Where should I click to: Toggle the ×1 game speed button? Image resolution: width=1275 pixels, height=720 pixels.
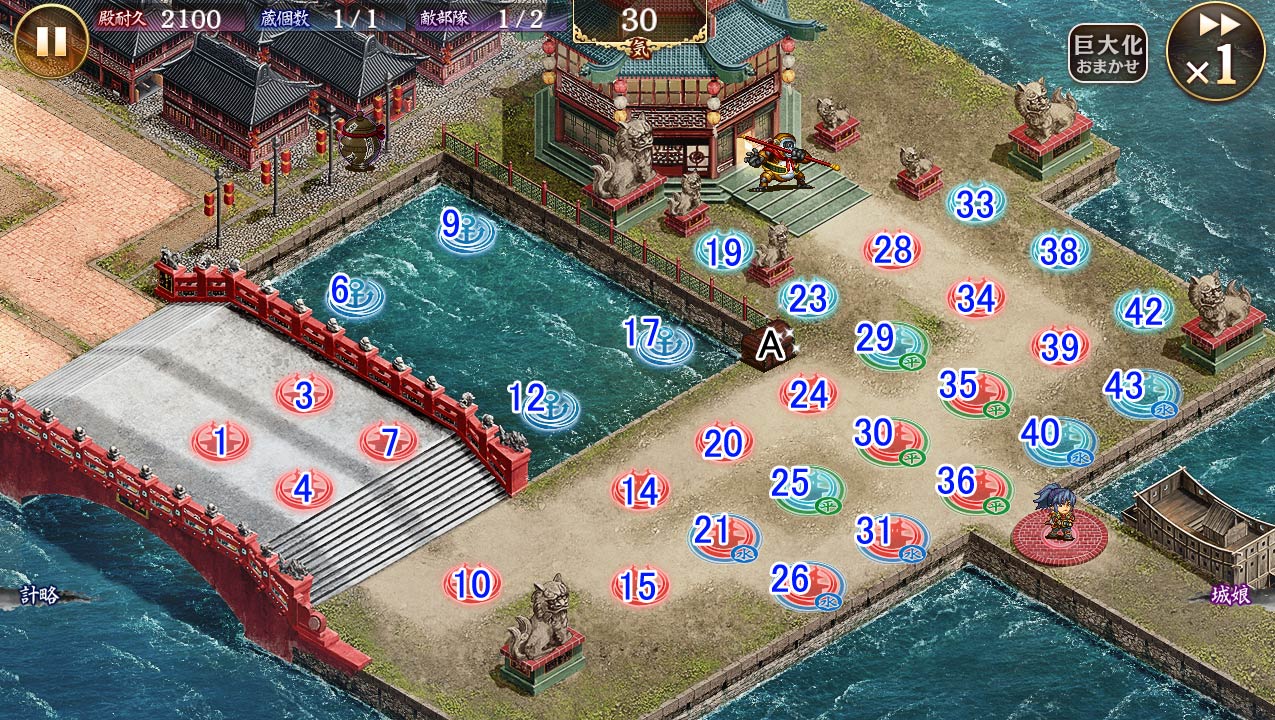tap(1215, 50)
